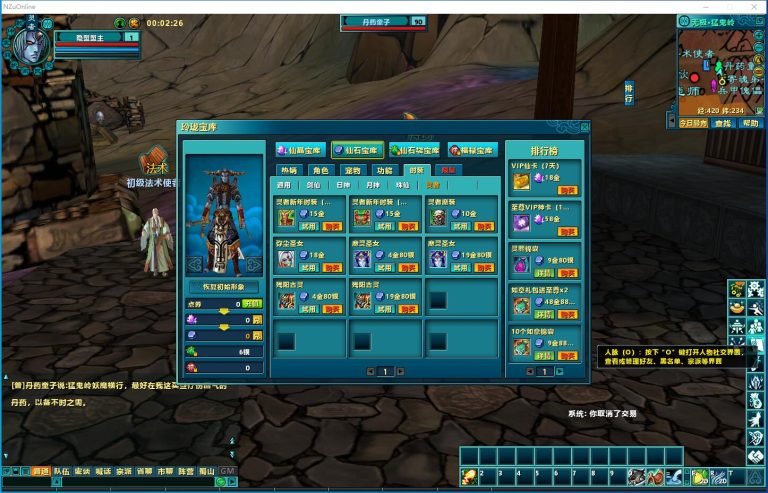Switch to the 宠物 category
Viewport: 768px width, 493px height.
pyautogui.click(x=352, y=170)
